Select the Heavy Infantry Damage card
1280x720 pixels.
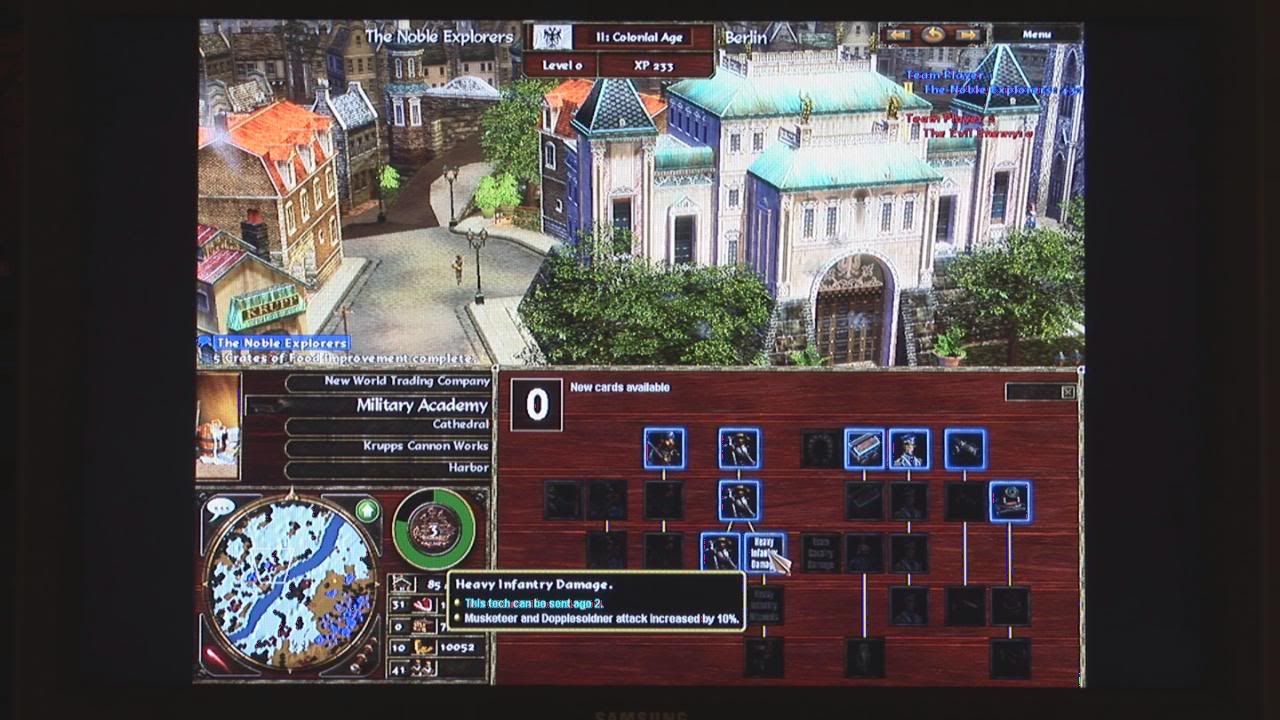[x=764, y=553]
